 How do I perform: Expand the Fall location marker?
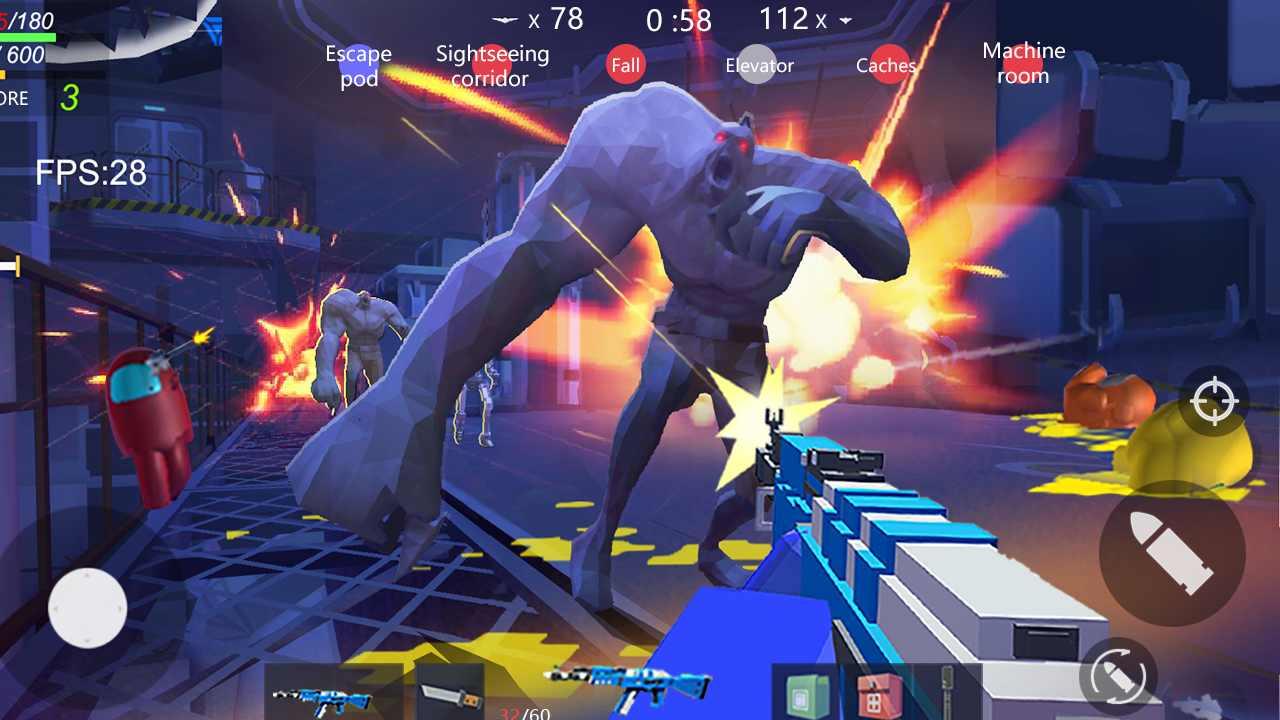(626, 64)
